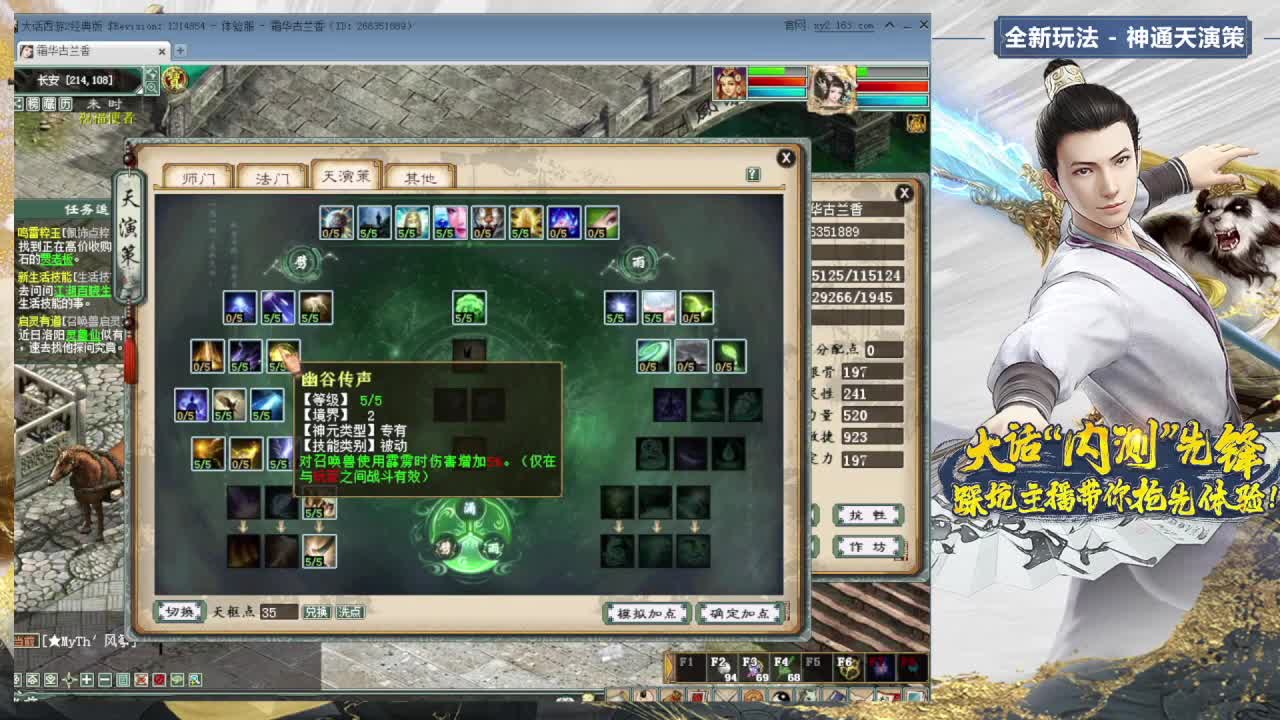Switch to the 其他 tab

(419, 176)
